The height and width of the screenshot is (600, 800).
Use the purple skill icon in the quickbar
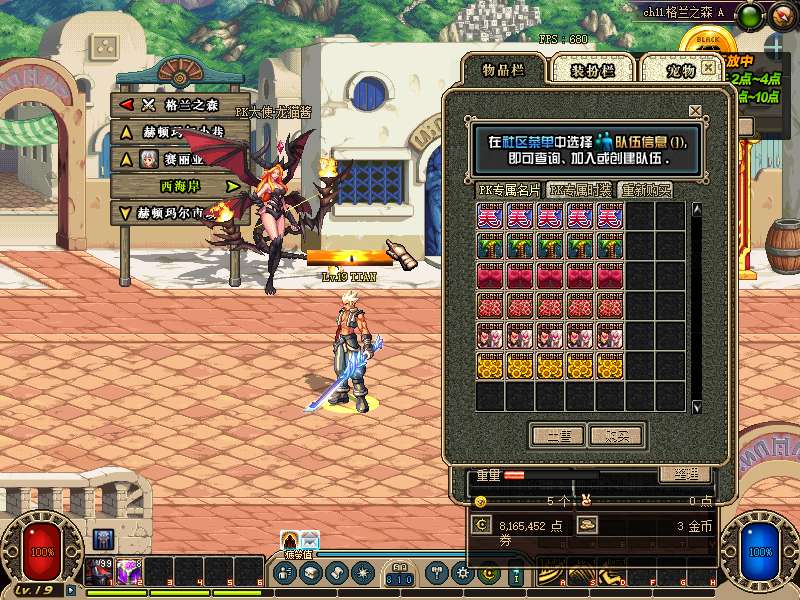click(129, 571)
